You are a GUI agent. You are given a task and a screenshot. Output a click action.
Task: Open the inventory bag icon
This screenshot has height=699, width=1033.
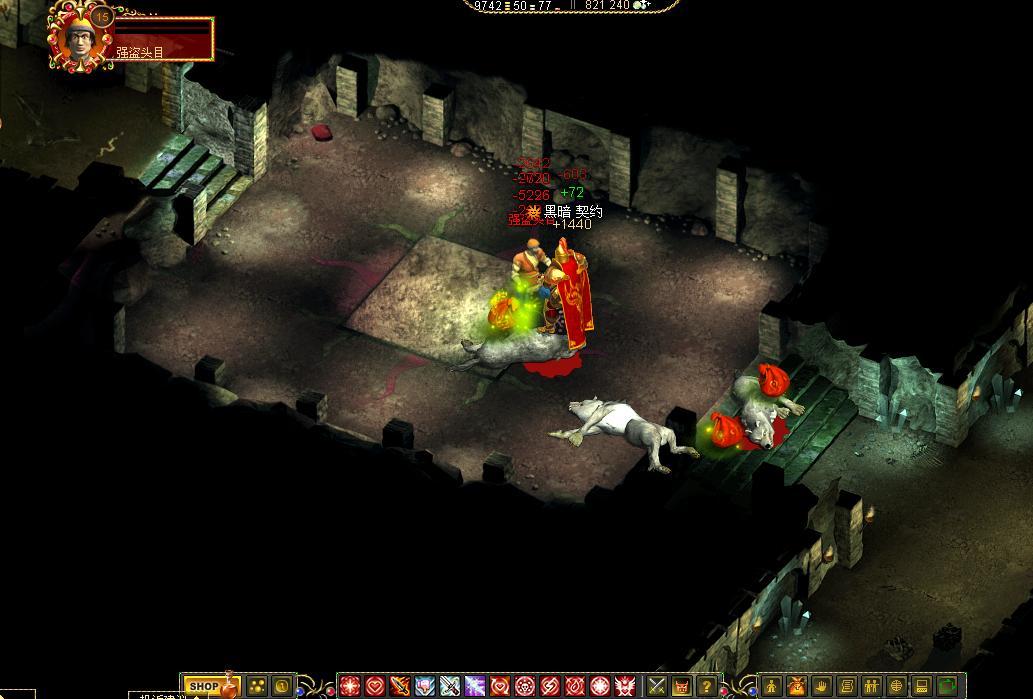tap(797, 686)
